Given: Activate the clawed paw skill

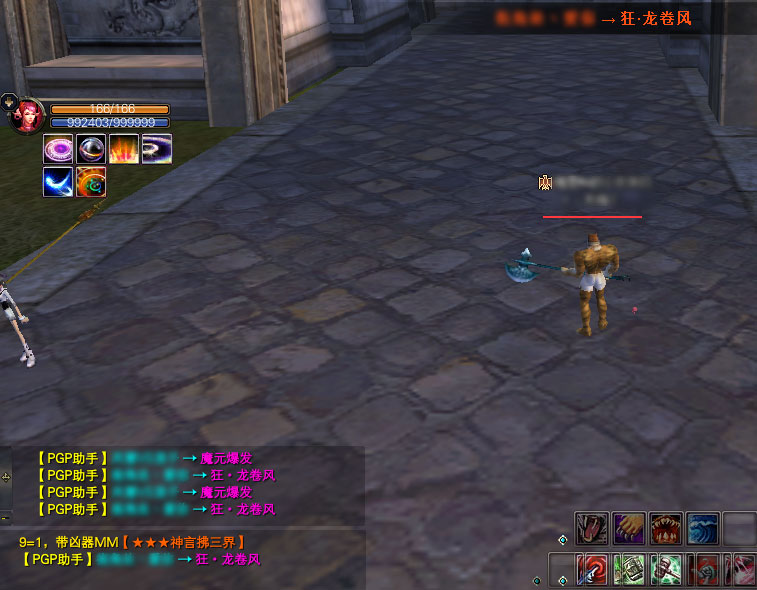Looking at the screenshot, I should [x=628, y=528].
